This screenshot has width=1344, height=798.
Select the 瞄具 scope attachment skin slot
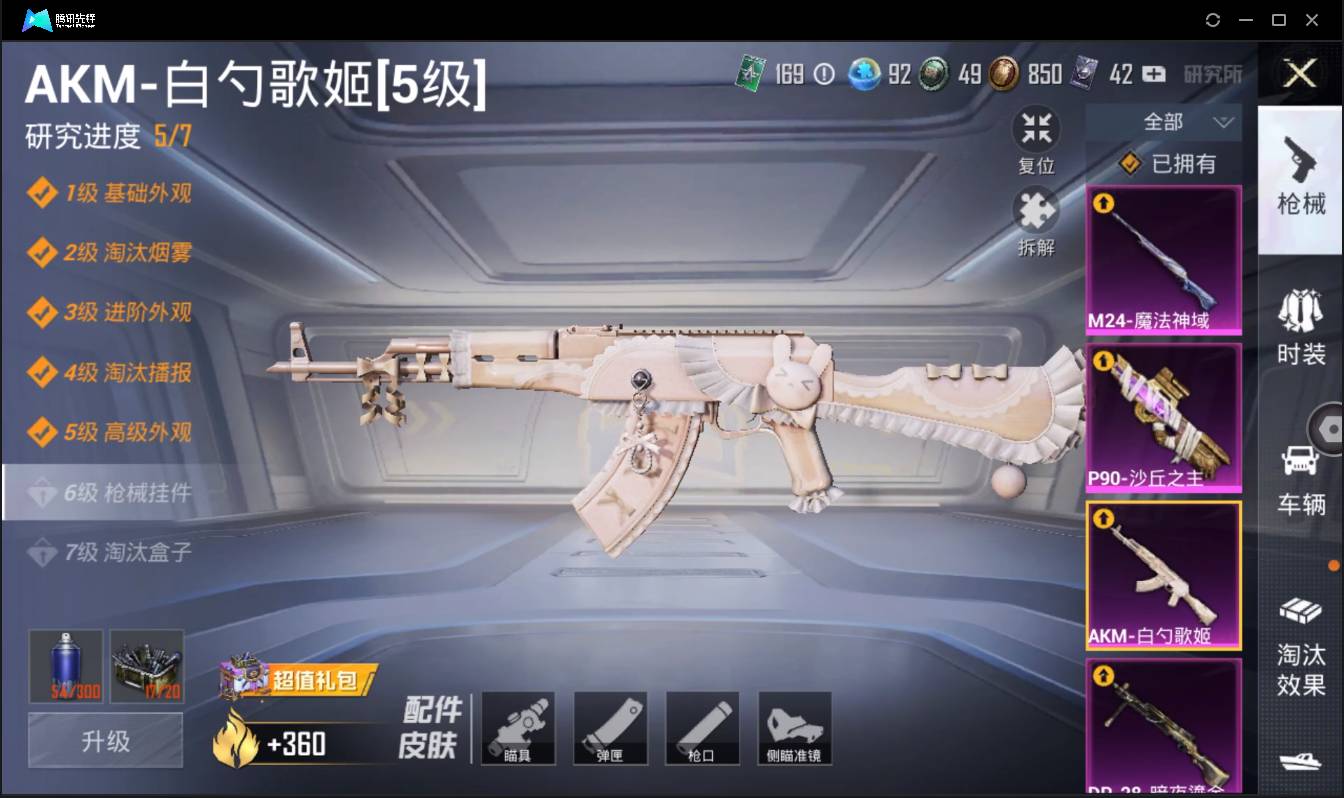[518, 728]
